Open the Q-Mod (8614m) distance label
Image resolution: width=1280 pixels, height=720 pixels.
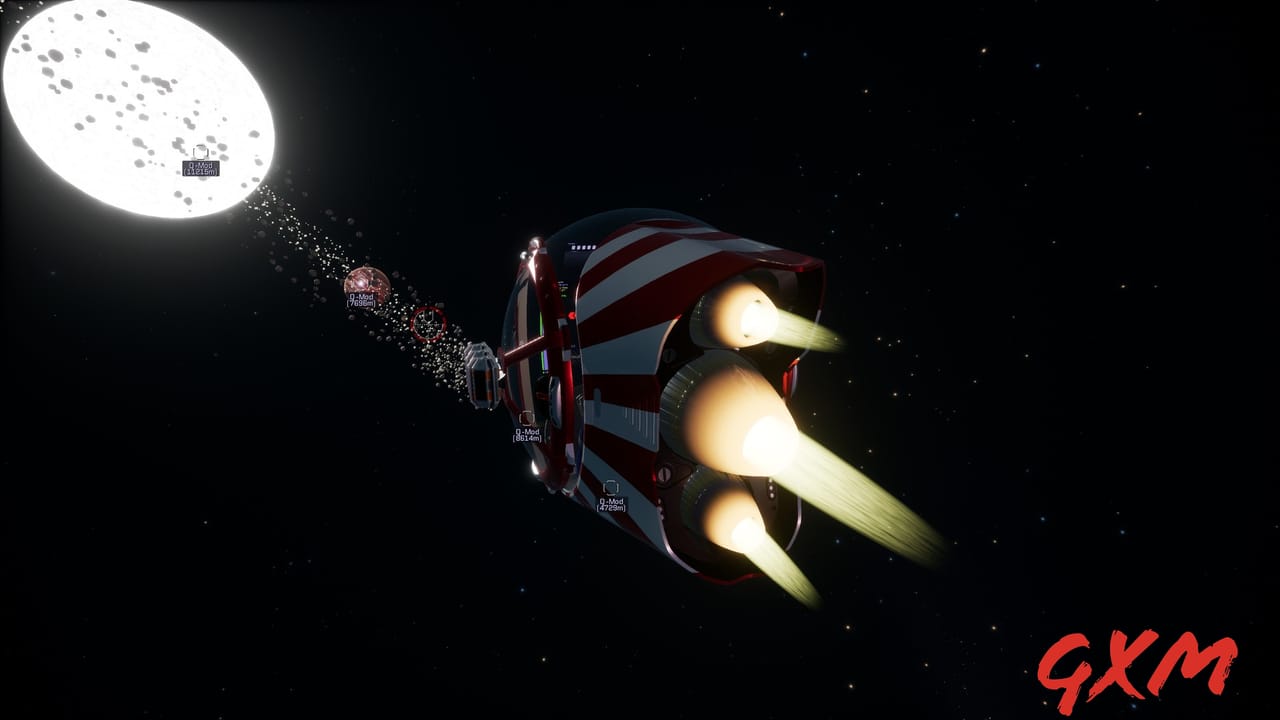click(x=525, y=432)
